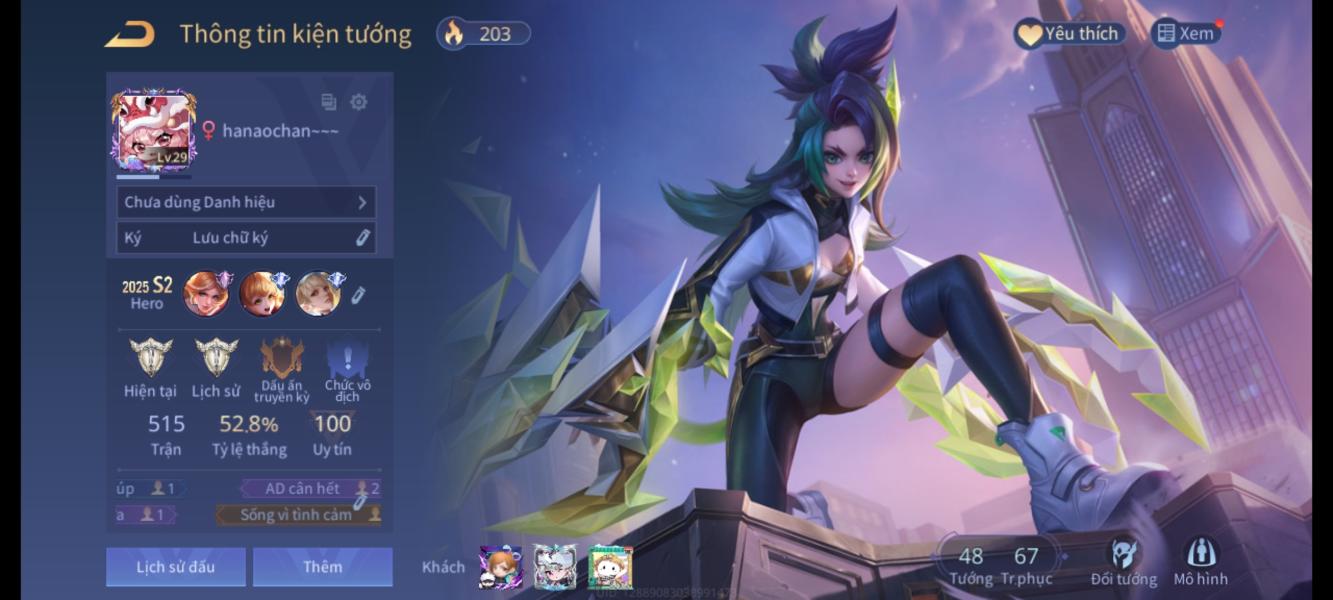
Task: Open the Mô hình model icon
Action: (x=1200, y=562)
